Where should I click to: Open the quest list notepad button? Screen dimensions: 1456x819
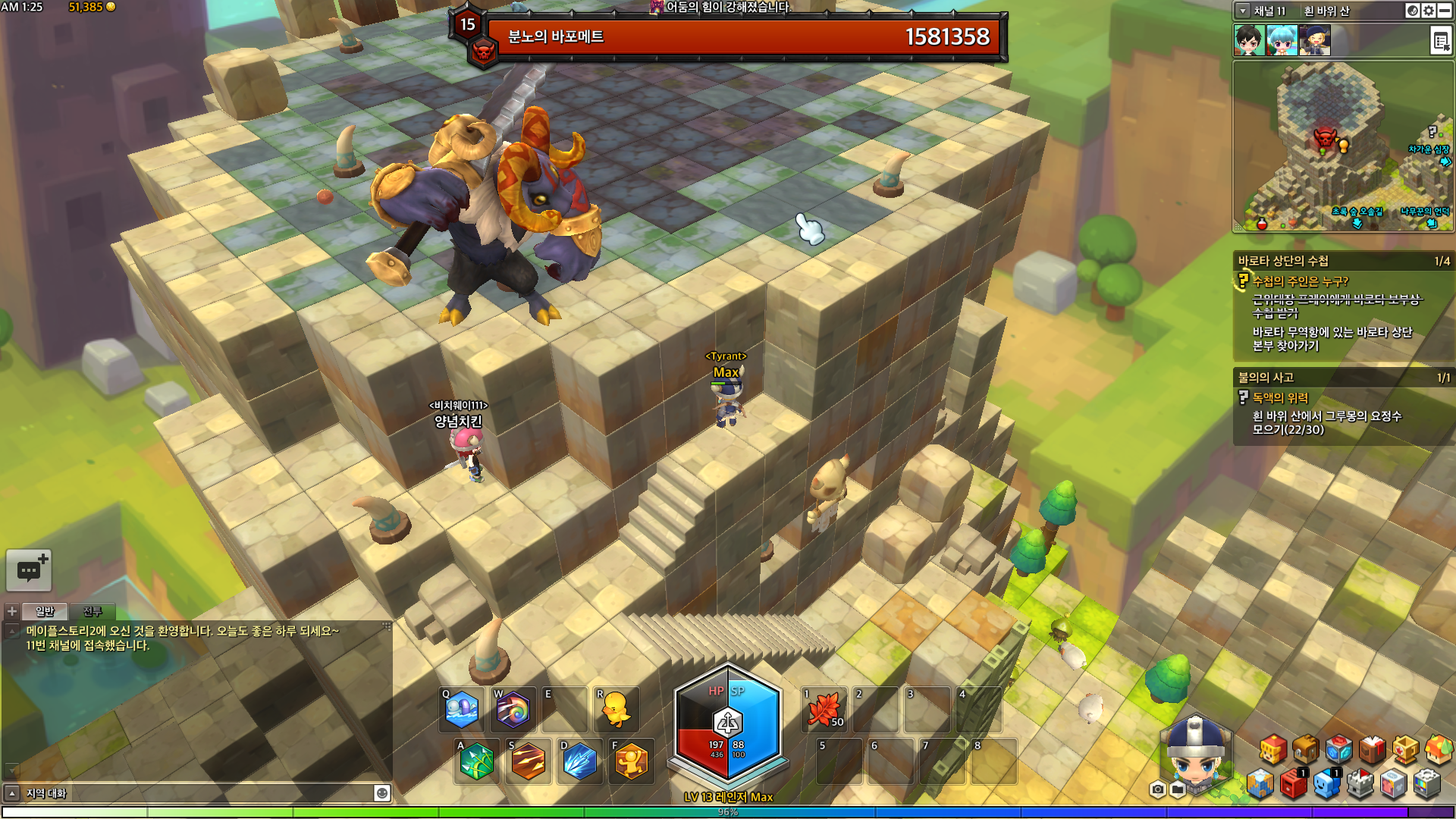[x=1440, y=41]
